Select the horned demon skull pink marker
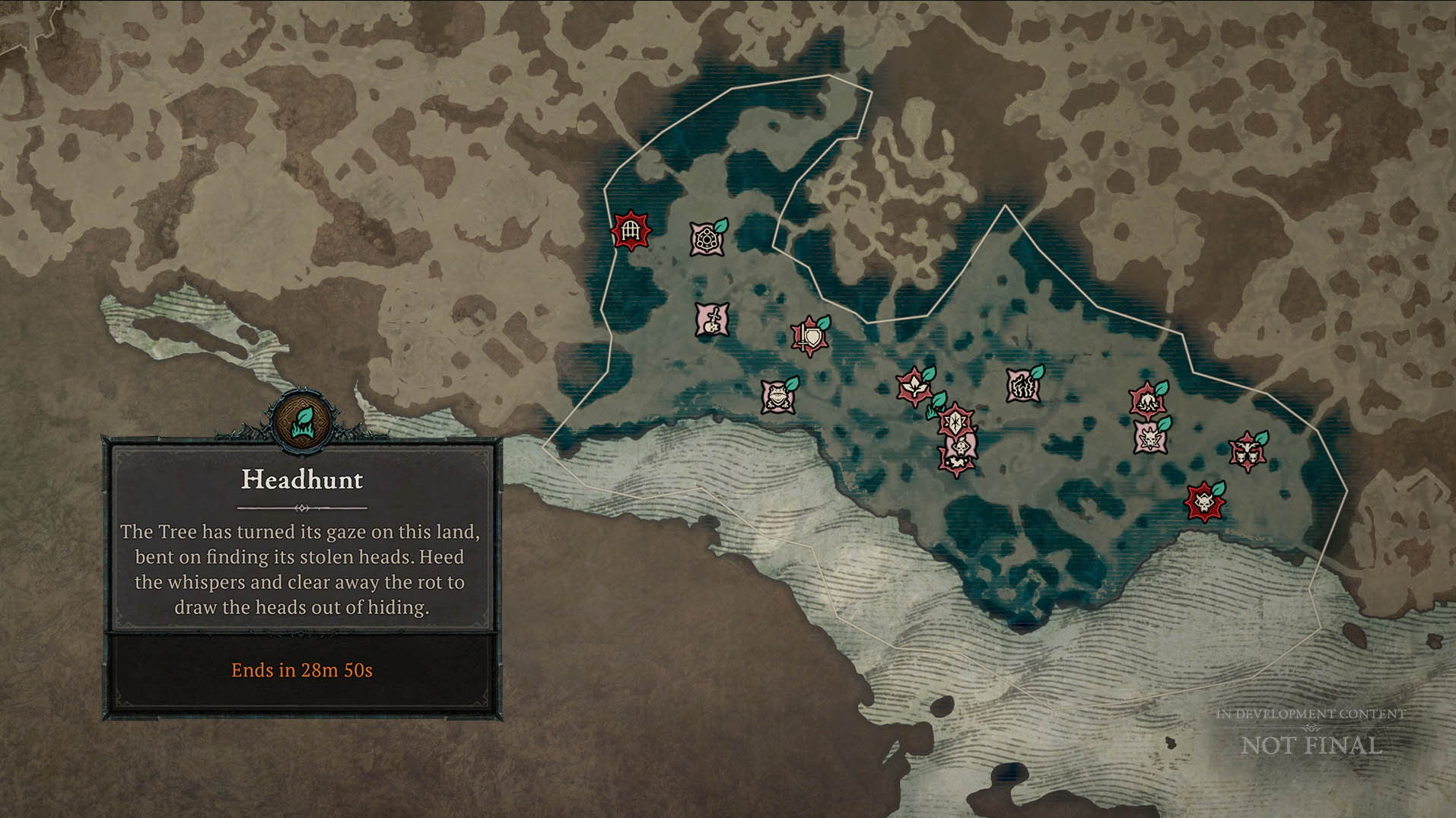Image resolution: width=1456 pixels, height=818 pixels. pyautogui.click(x=1149, y=438)
